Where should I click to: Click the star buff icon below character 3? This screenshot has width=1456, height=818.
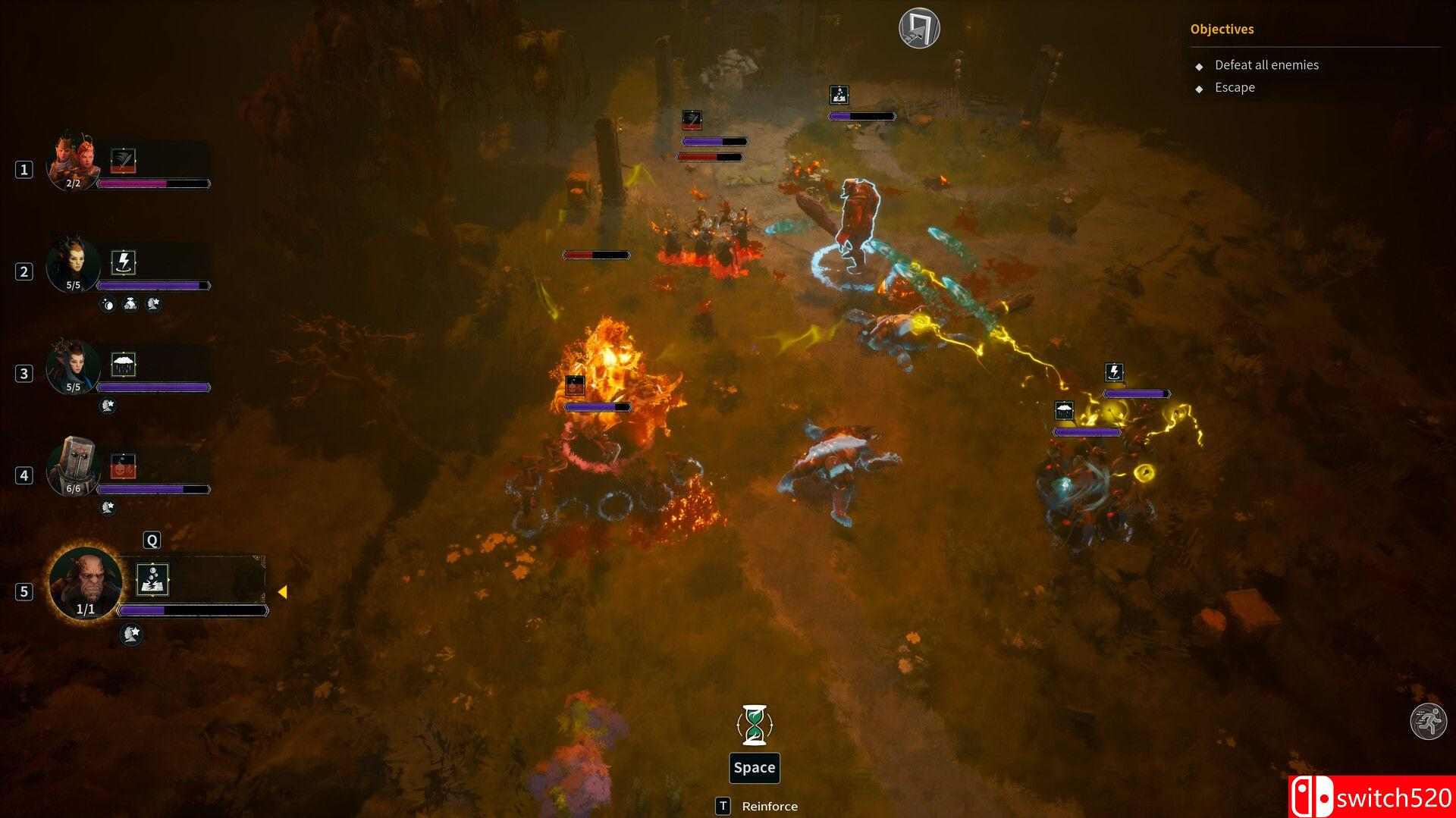point(107,406)
